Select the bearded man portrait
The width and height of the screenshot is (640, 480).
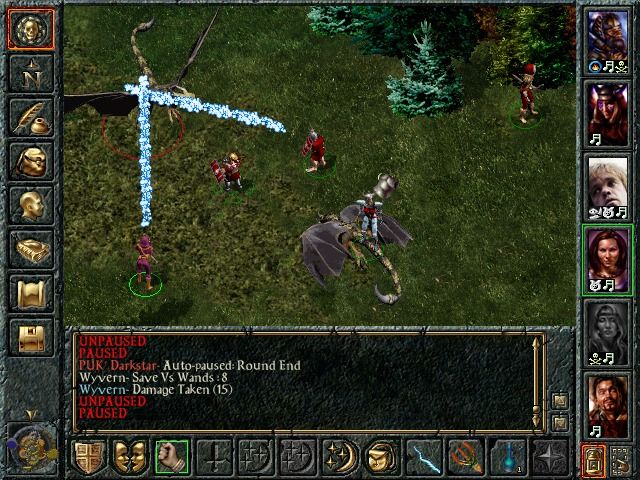(608, 405)
